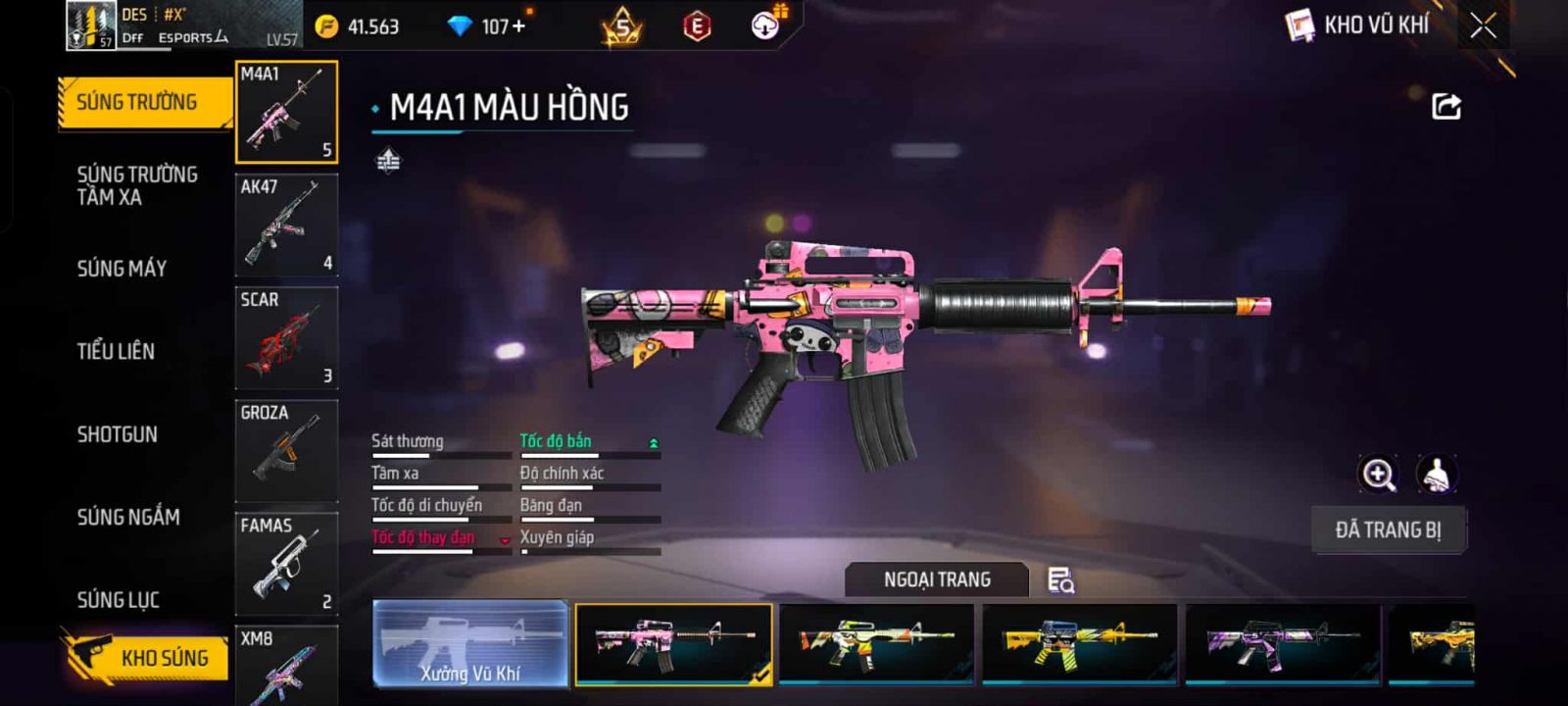Choose the Súng Lục category
The height and width of the screenshot is (706, 1568).
119,599
